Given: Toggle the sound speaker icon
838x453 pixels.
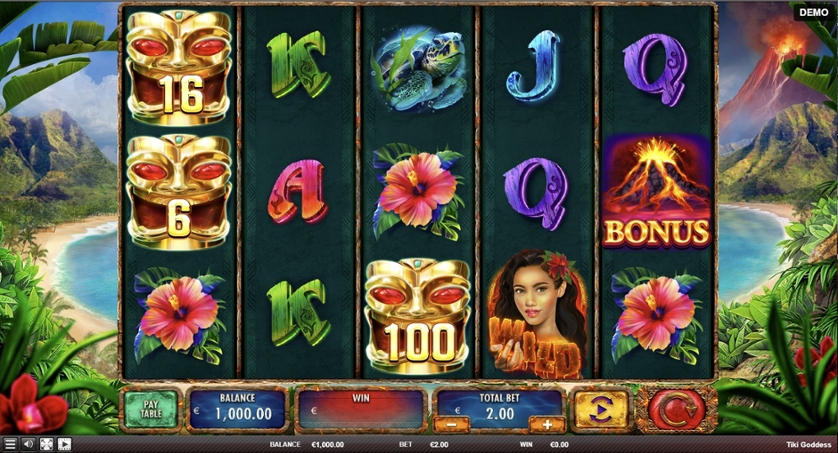Looking at the screenshot, I should (x=28, y=444).
